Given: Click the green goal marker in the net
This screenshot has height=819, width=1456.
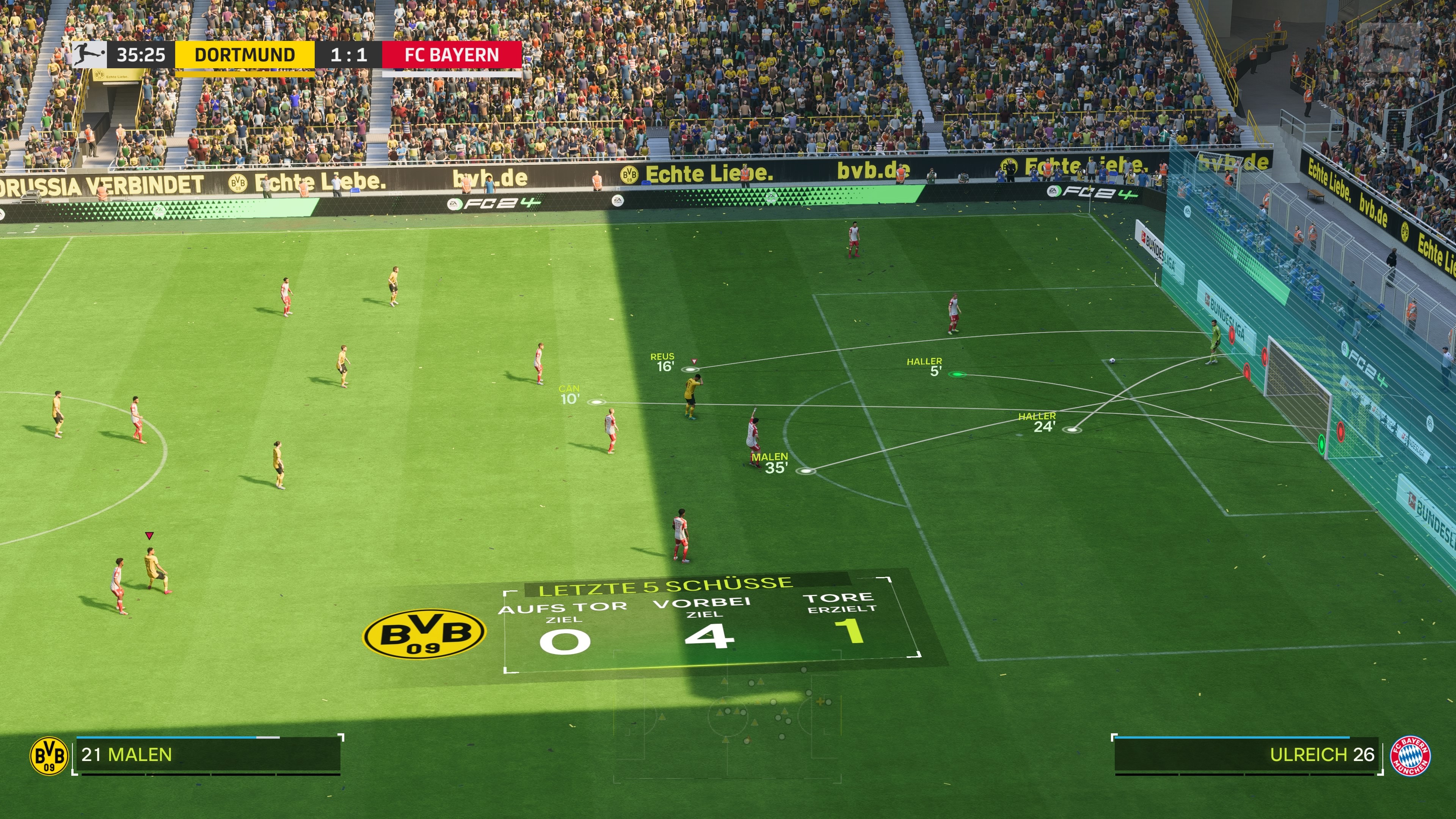Looking at the screenshot, I should tap(1321, 444).
